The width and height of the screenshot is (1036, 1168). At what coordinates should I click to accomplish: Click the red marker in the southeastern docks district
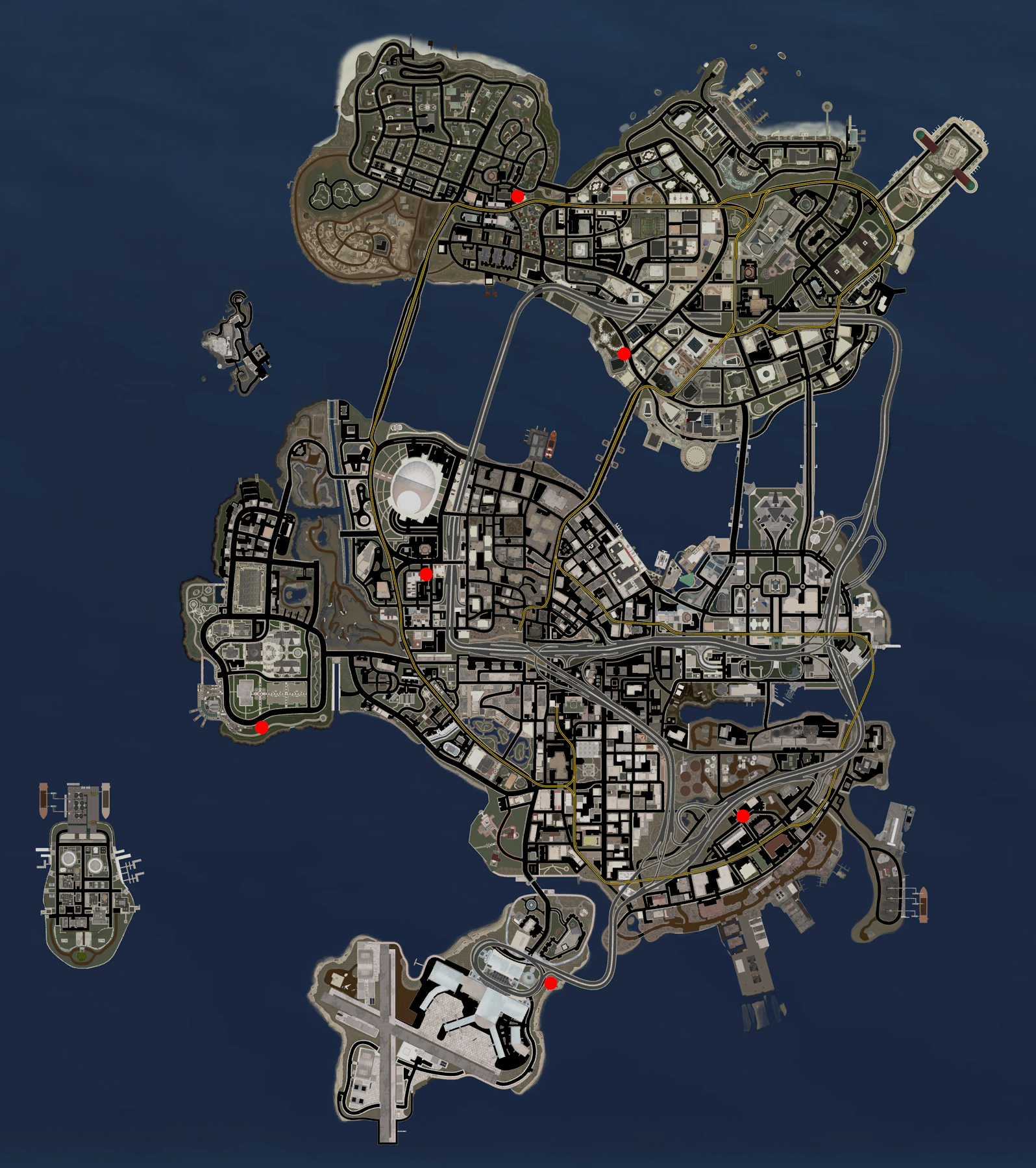click(743, 816)
